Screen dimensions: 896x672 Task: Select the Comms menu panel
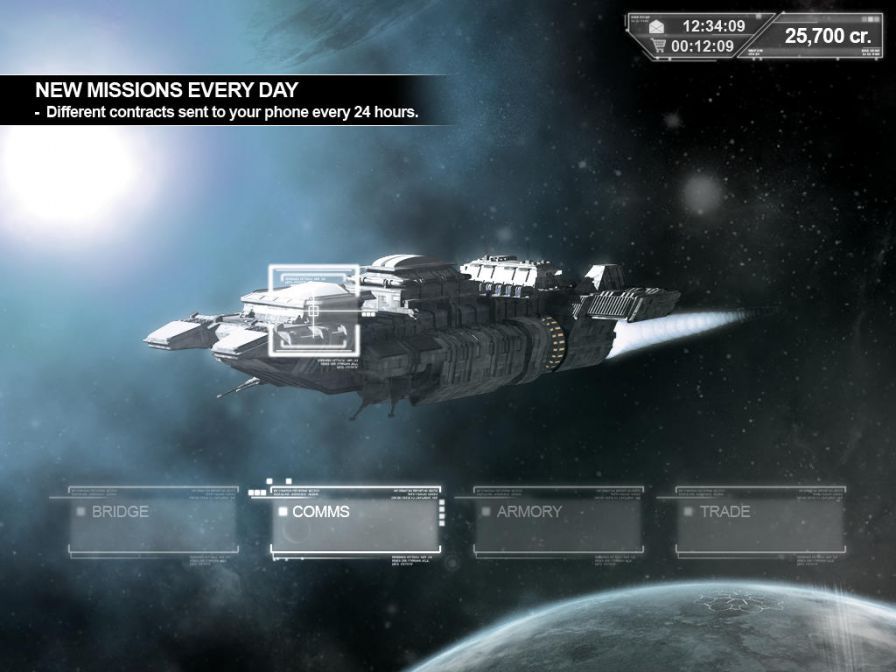356,523
